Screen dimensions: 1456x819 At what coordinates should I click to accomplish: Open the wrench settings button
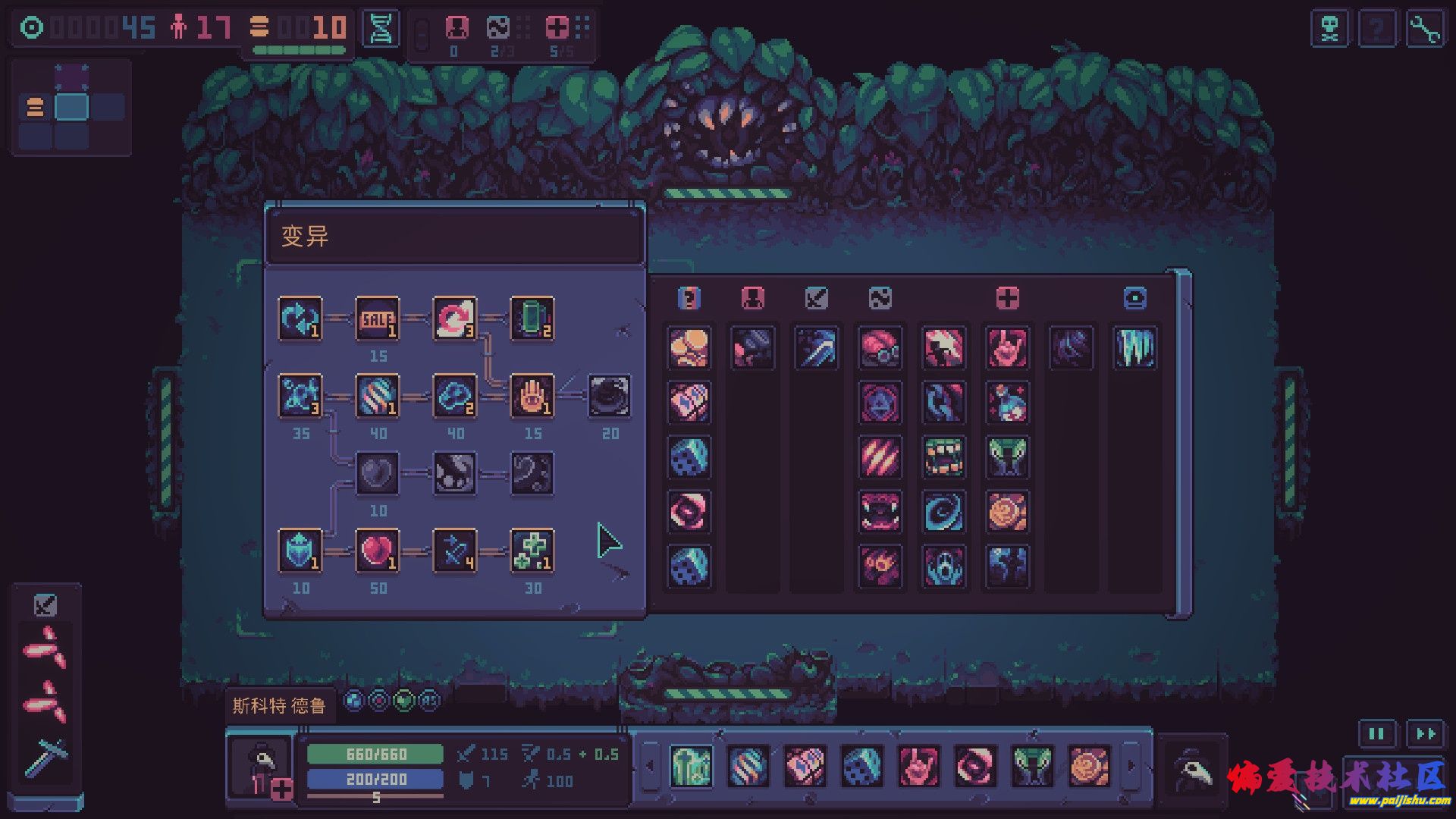pyautogui.click(x=1424, y=30)
